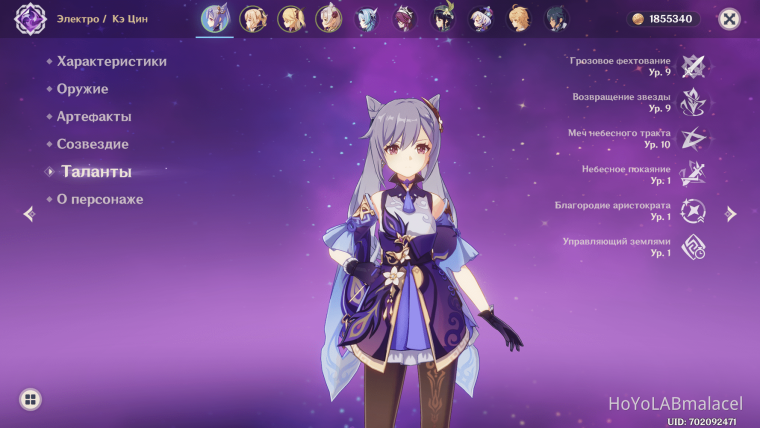Screen dimensions: 760x428
Task: Select the Меч небесного тракта talent
Action: point(693,138)
